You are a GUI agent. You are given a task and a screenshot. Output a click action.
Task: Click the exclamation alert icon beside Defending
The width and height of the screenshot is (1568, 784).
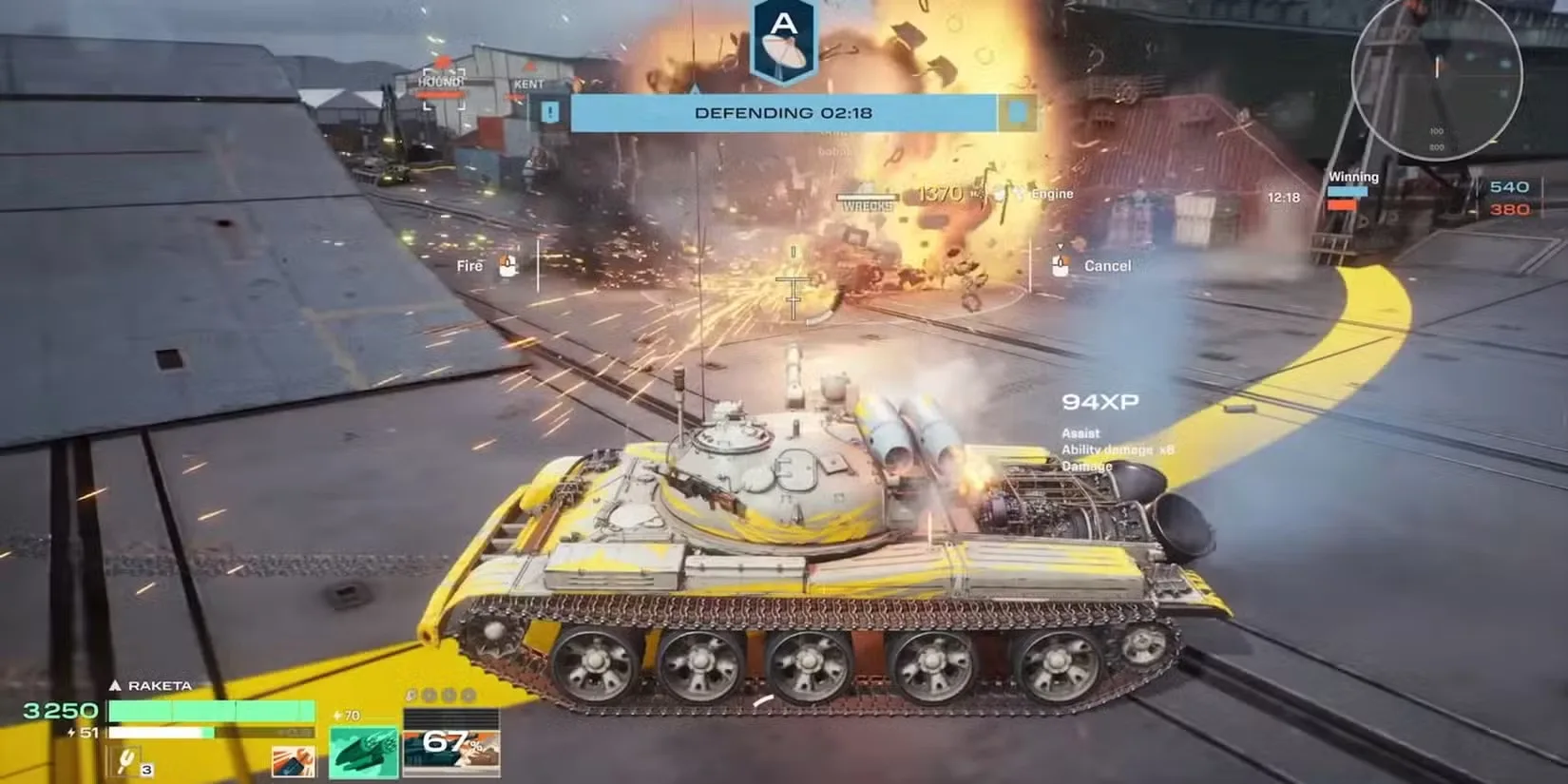tap(551, 113)
